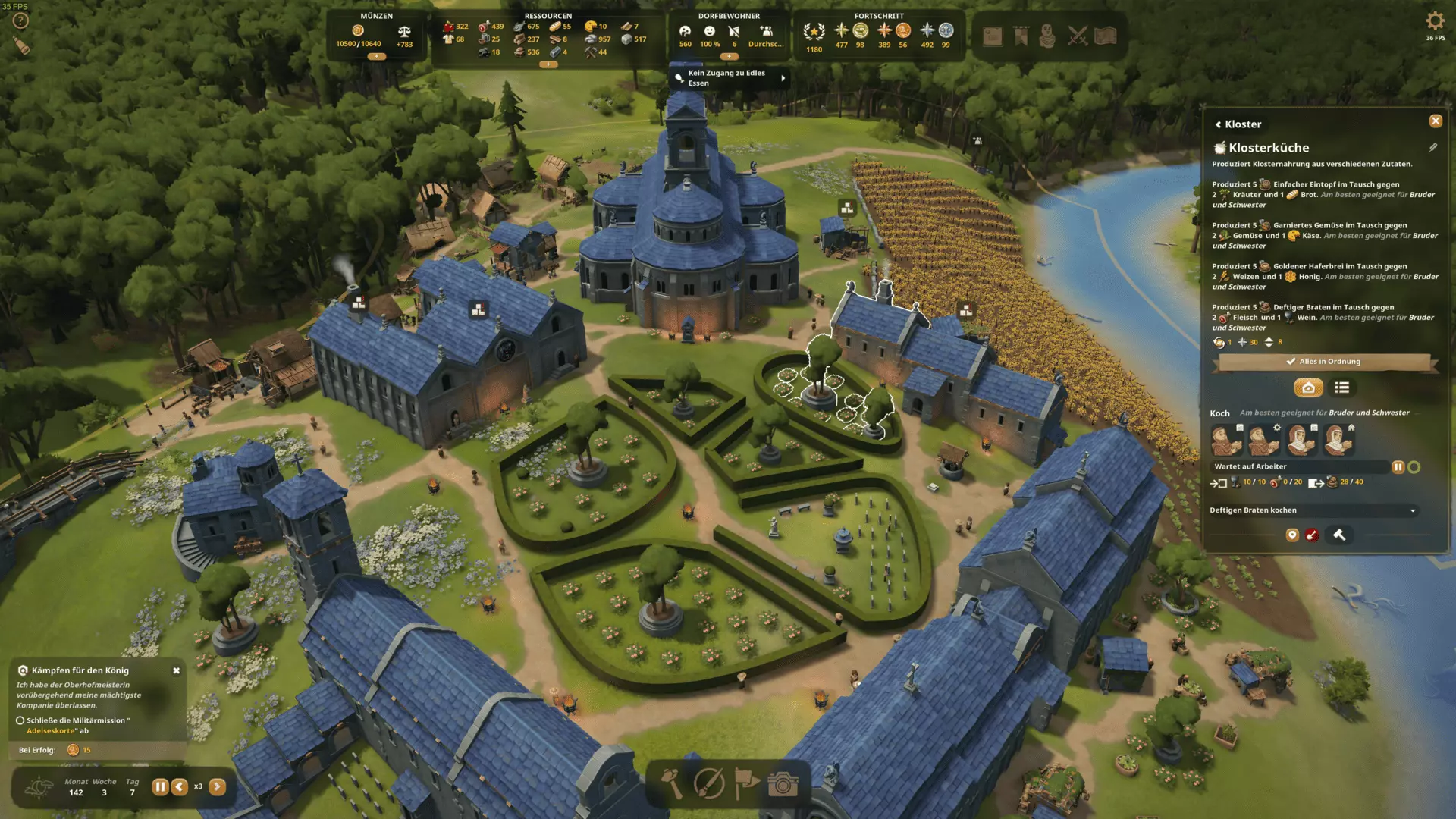Open the build menu hammer tool

pyautogui.click(x=673, y=783)
